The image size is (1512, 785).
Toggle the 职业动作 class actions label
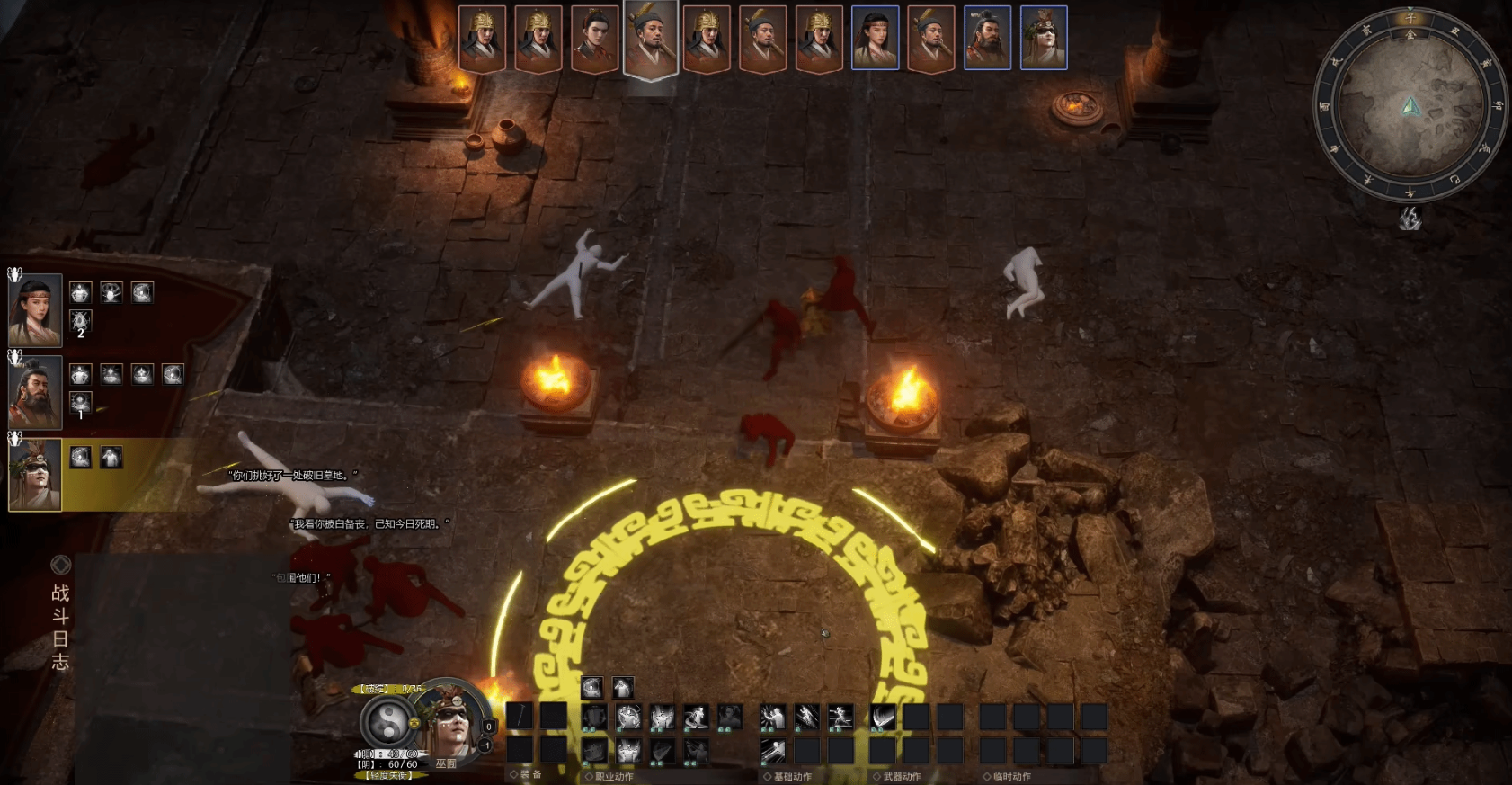tap(613, 776)
